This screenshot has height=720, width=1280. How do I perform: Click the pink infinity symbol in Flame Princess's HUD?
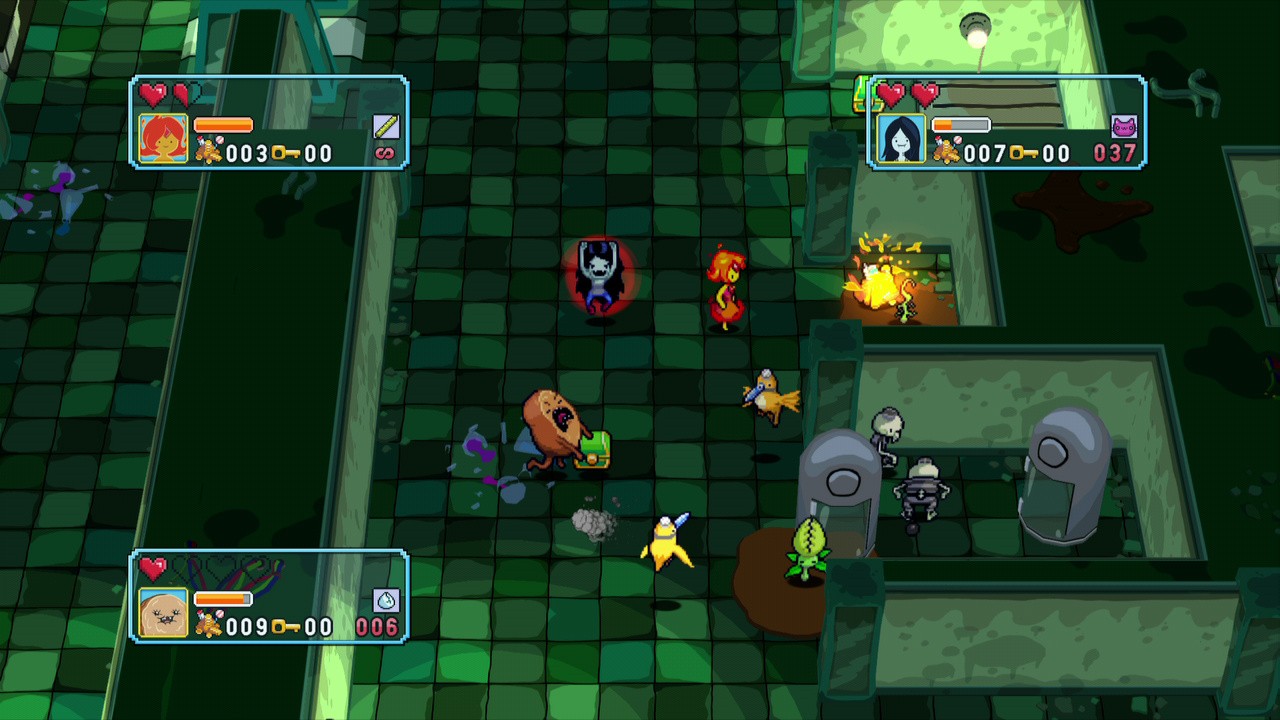point(383,153)
